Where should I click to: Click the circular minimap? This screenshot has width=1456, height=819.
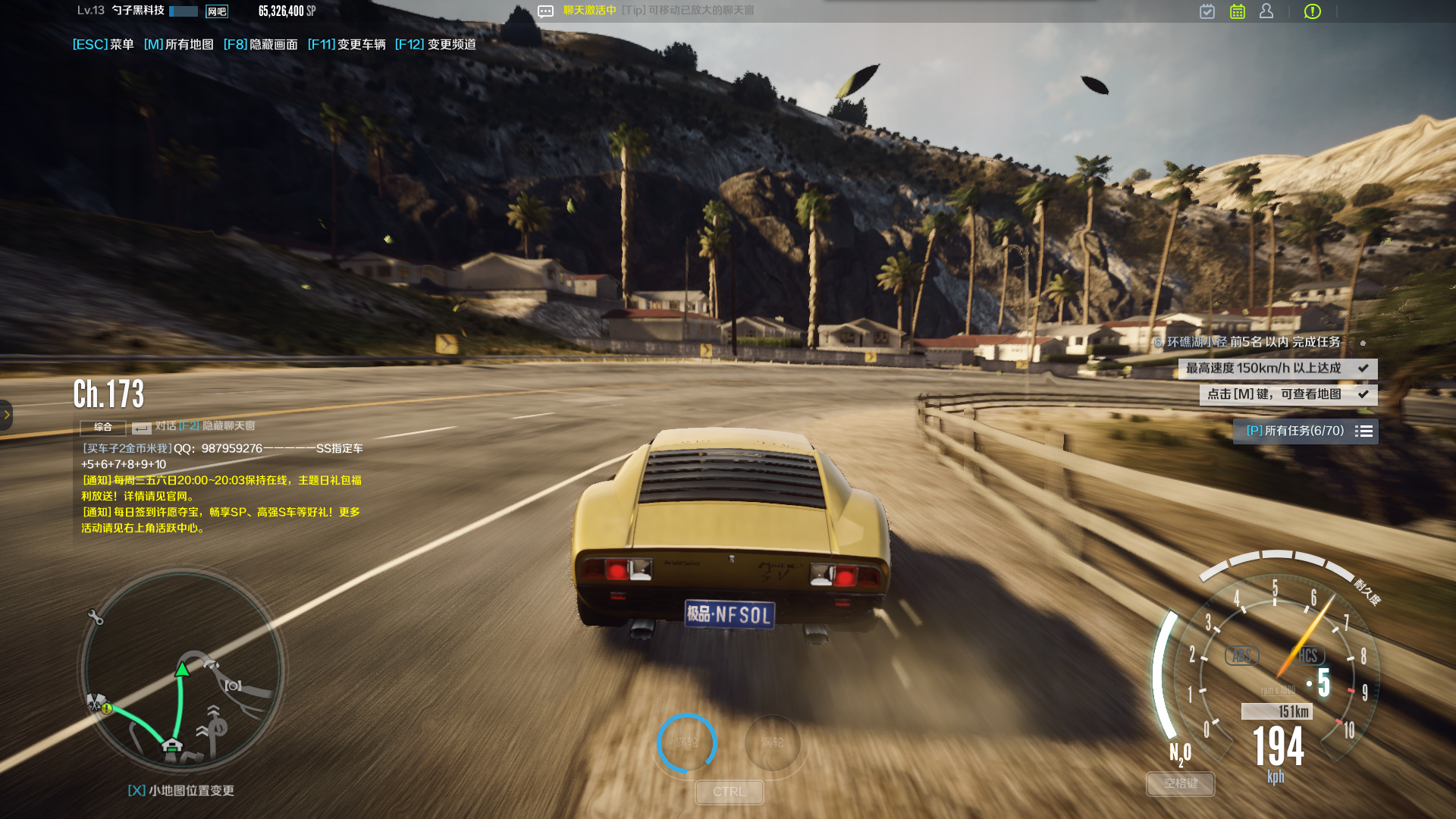pos(182,671)
